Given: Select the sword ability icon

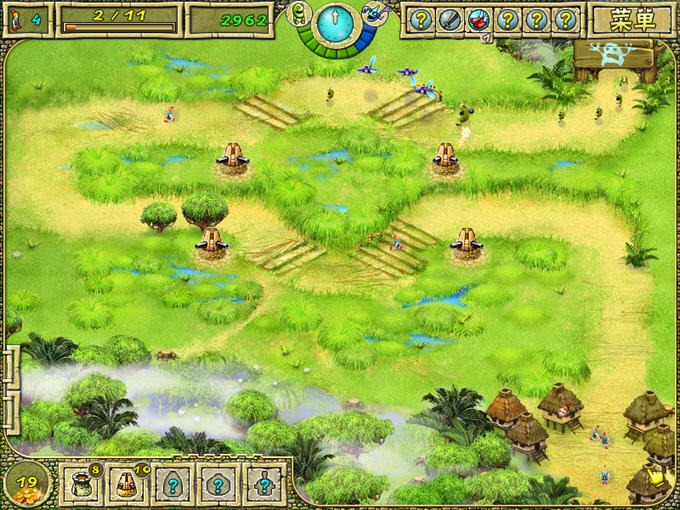Looking at the screenshot, I should [x=450, y=19].
